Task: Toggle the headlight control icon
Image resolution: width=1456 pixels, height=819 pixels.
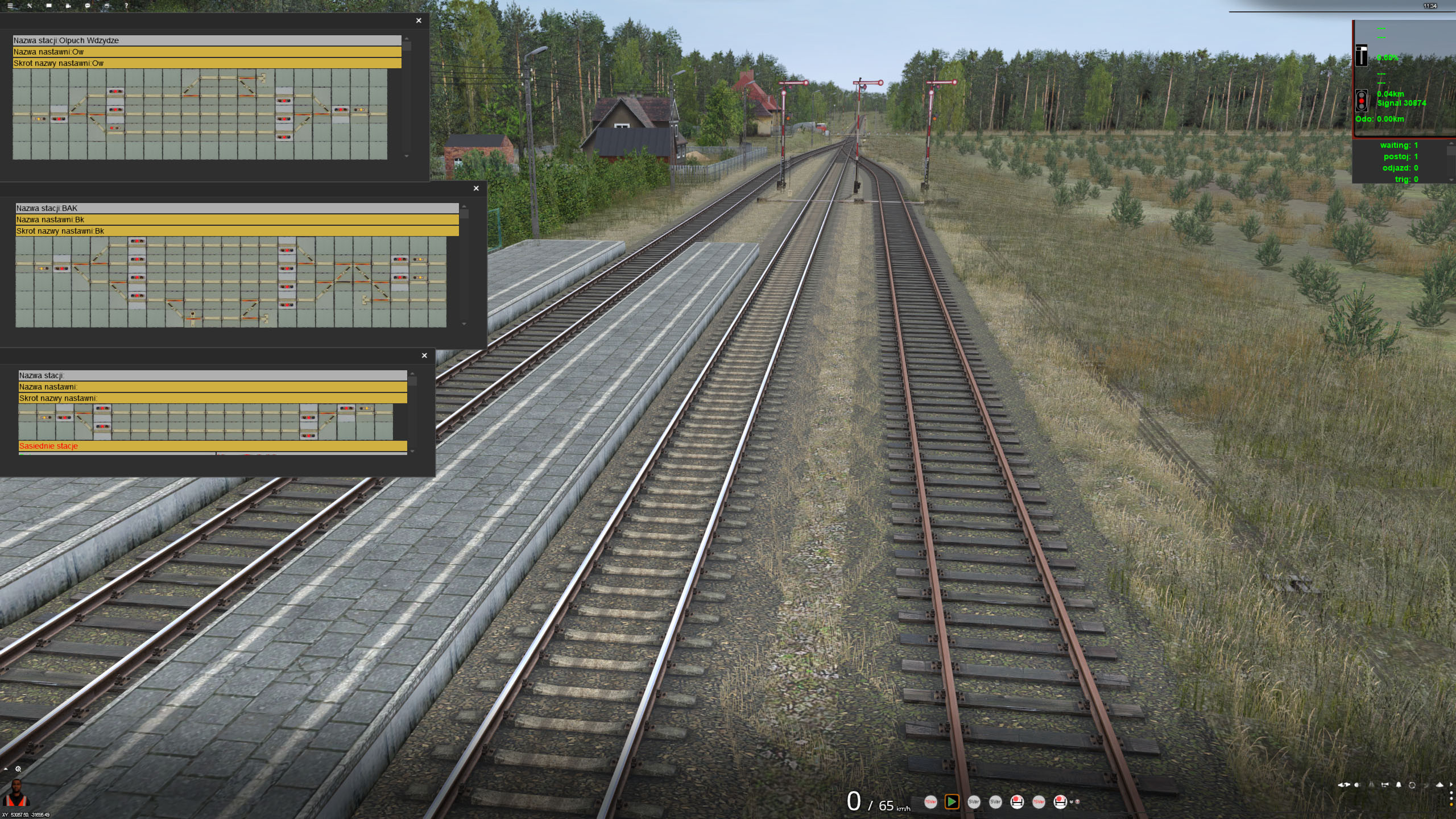Action: [1357, 785]
